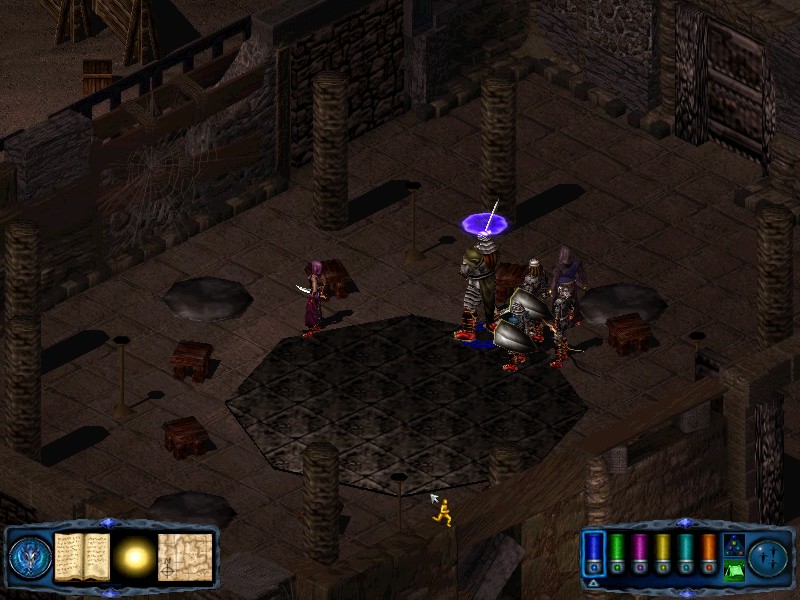The image size is (800, 600).
Task: Click the green tent rest button
Action: click(733, 570)
